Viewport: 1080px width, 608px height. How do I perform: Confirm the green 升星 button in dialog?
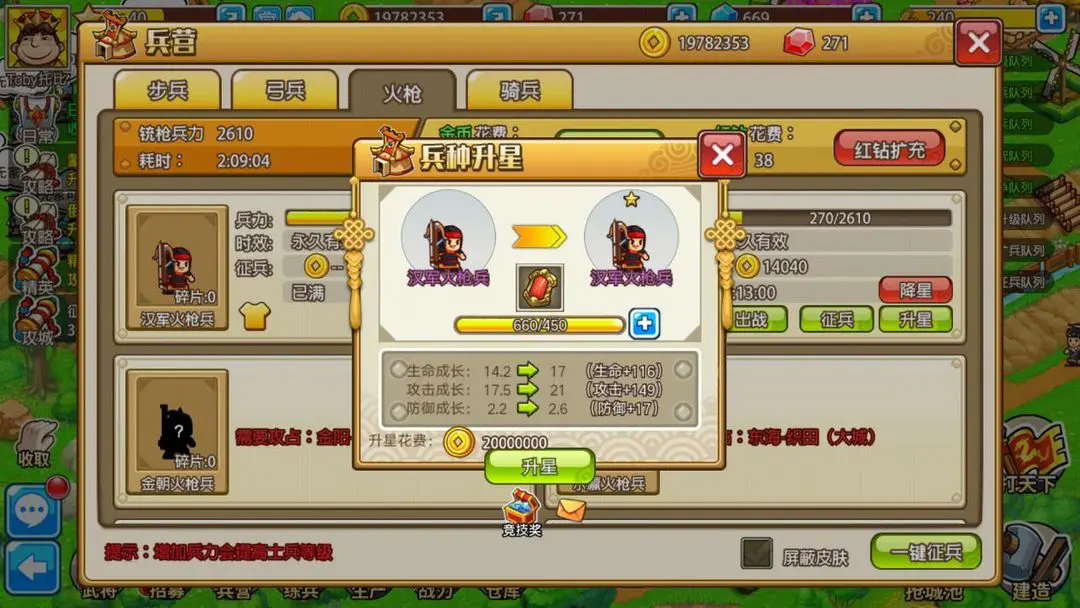[x=540, y=466]
